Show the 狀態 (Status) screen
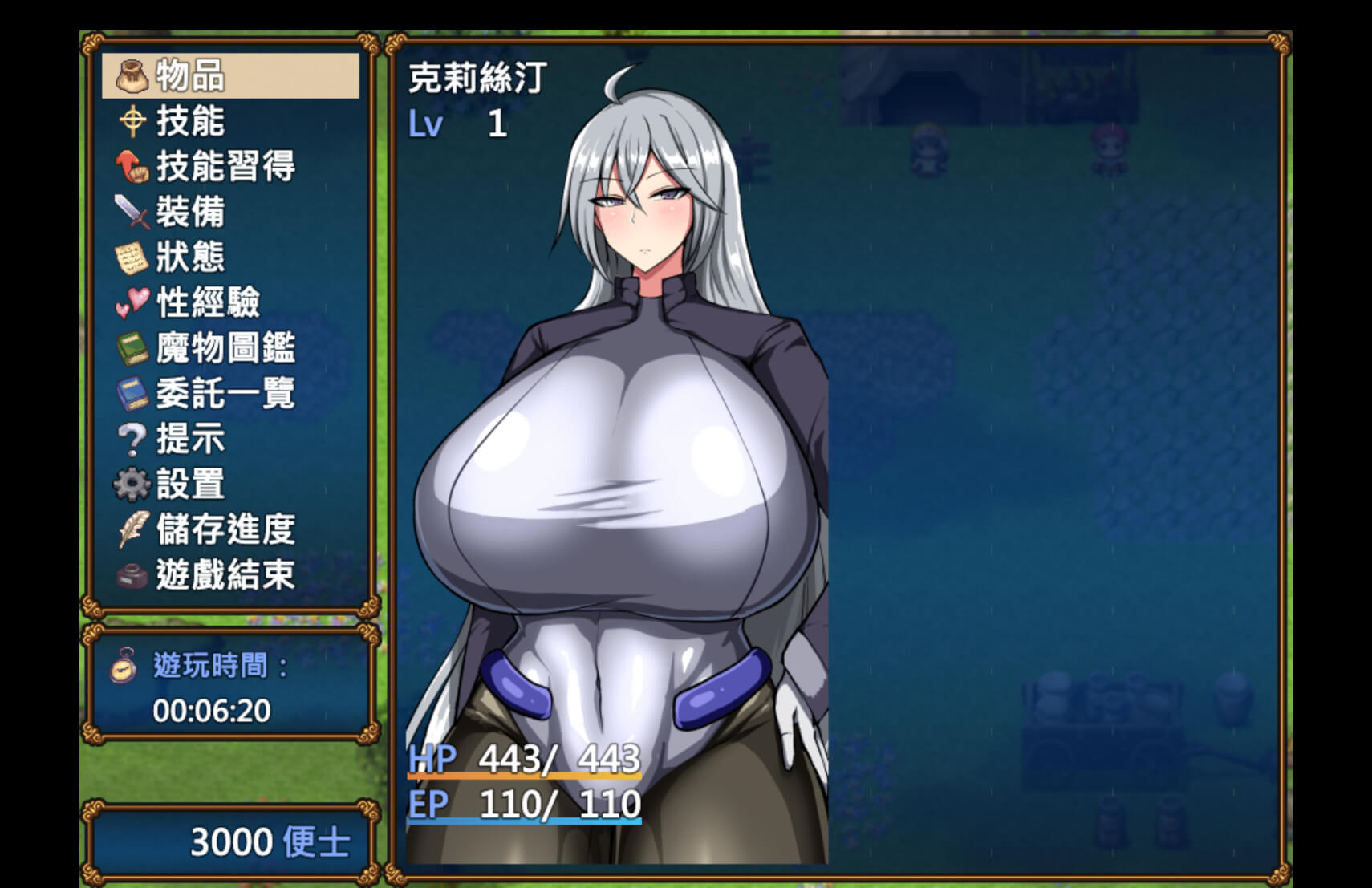This screenshot has height=888, width=1372. (230, 257)
